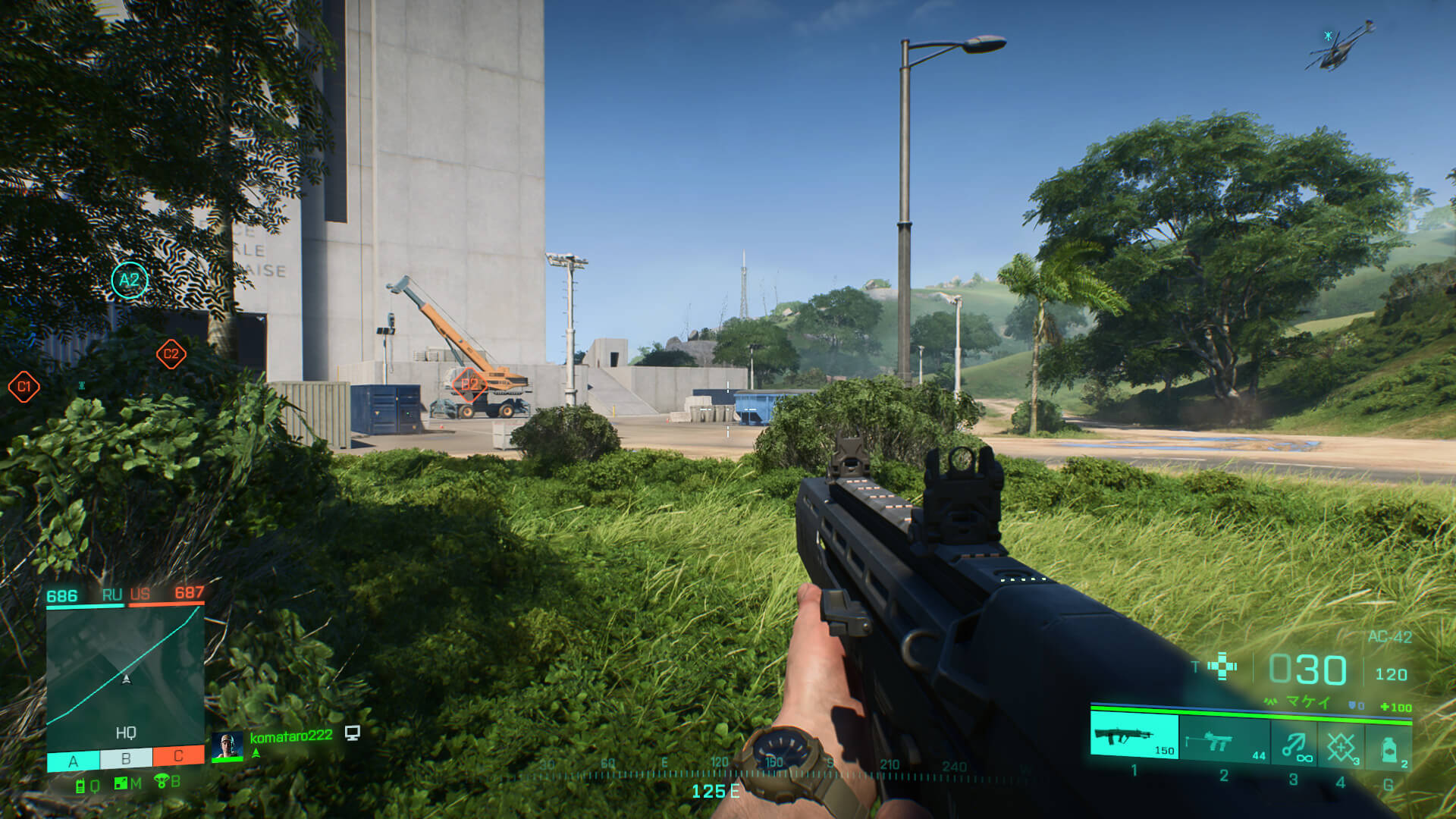1456x819 pixels.
Task: Select the primary AC-42 rifle slot
Action: (x=1134, y=736)
